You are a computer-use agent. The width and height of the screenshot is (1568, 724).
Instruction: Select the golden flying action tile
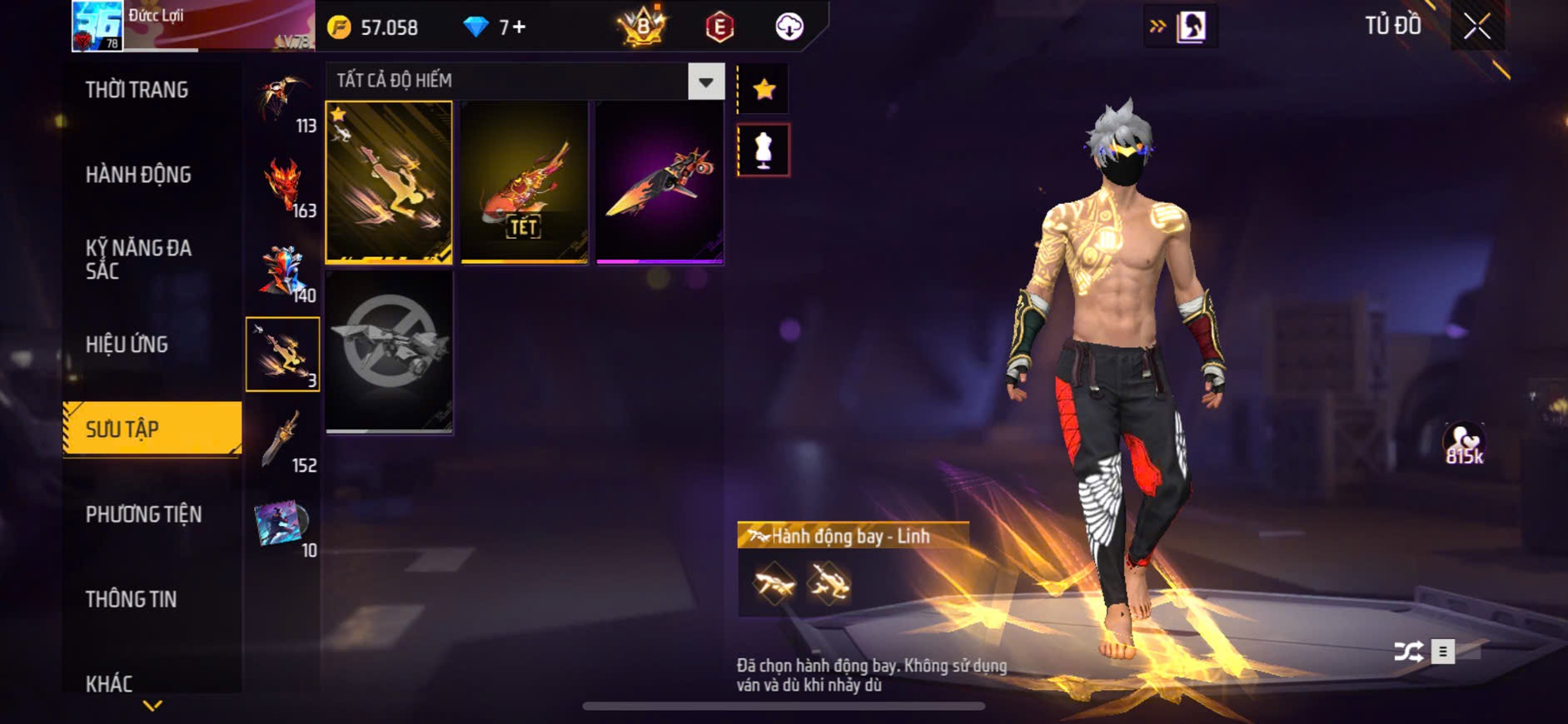pos(389,182)
